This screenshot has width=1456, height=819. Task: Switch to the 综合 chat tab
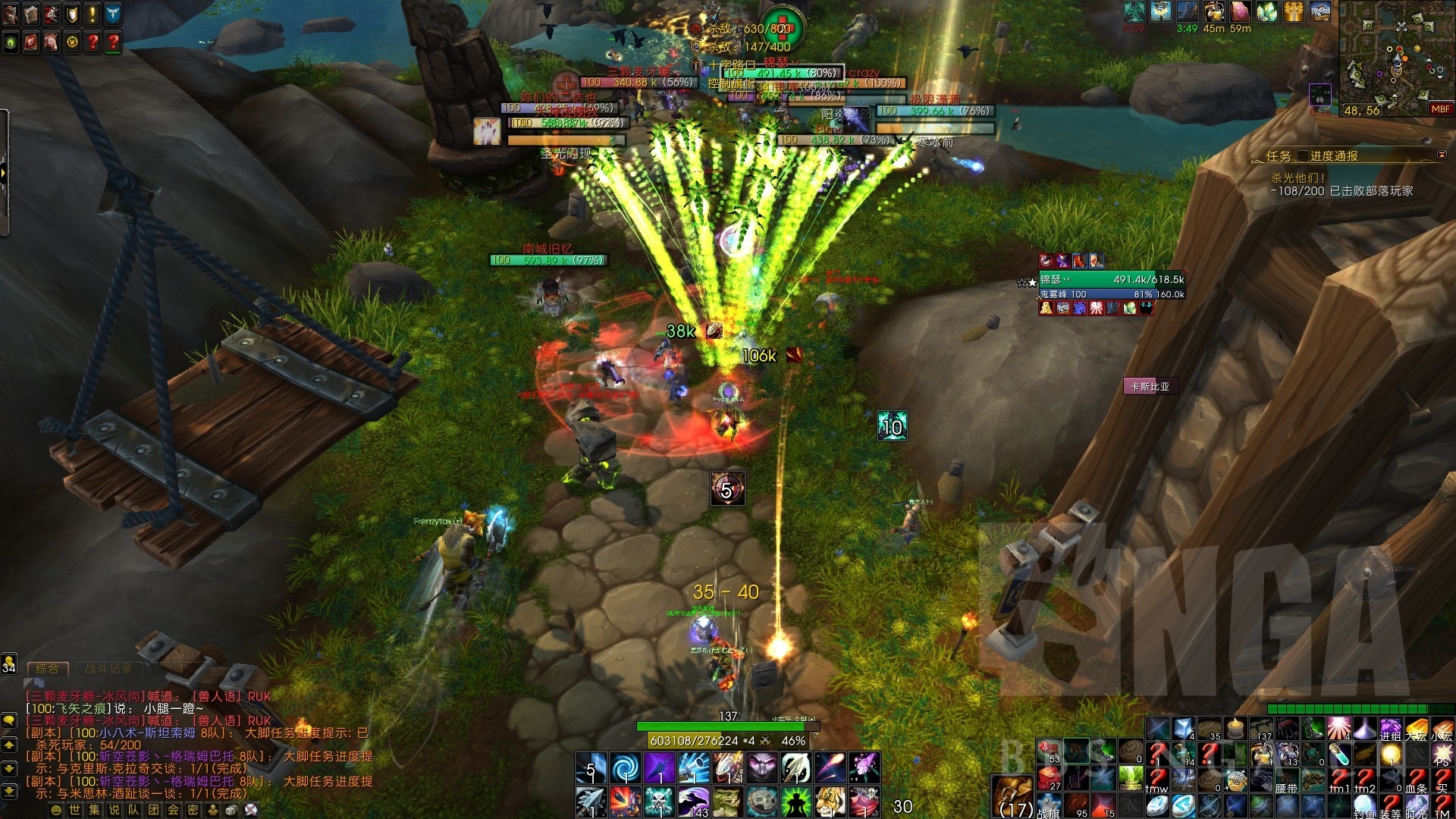tap(47, 669)
